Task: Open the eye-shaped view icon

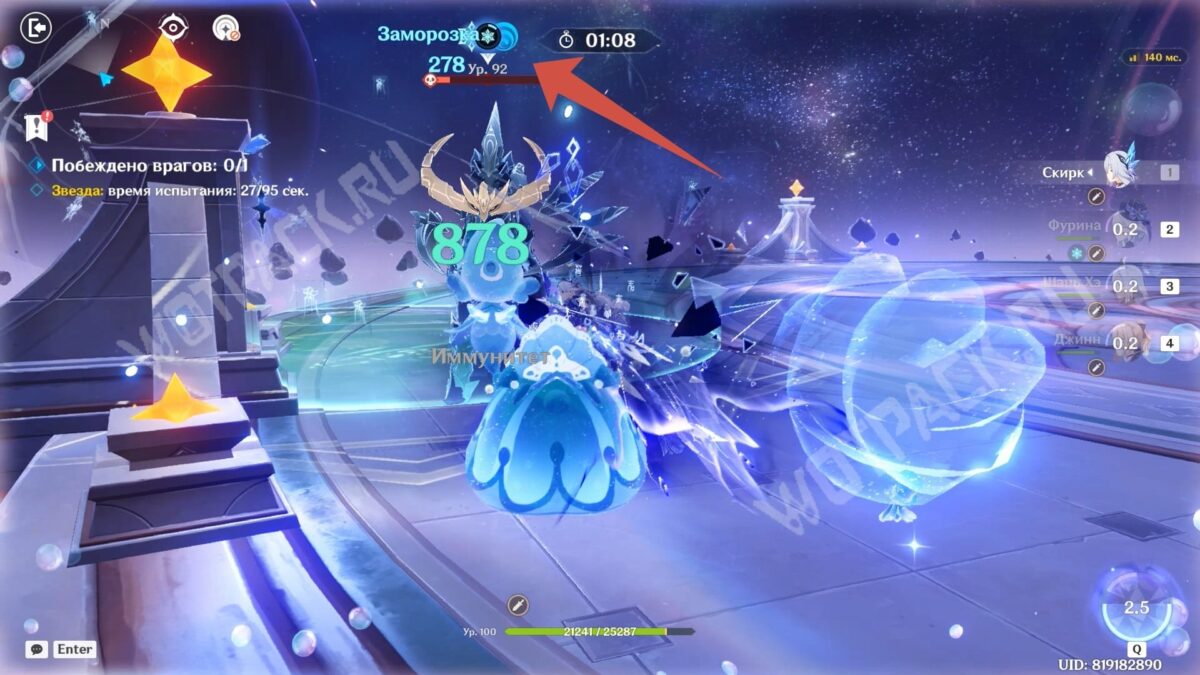Action: (173, 29)
